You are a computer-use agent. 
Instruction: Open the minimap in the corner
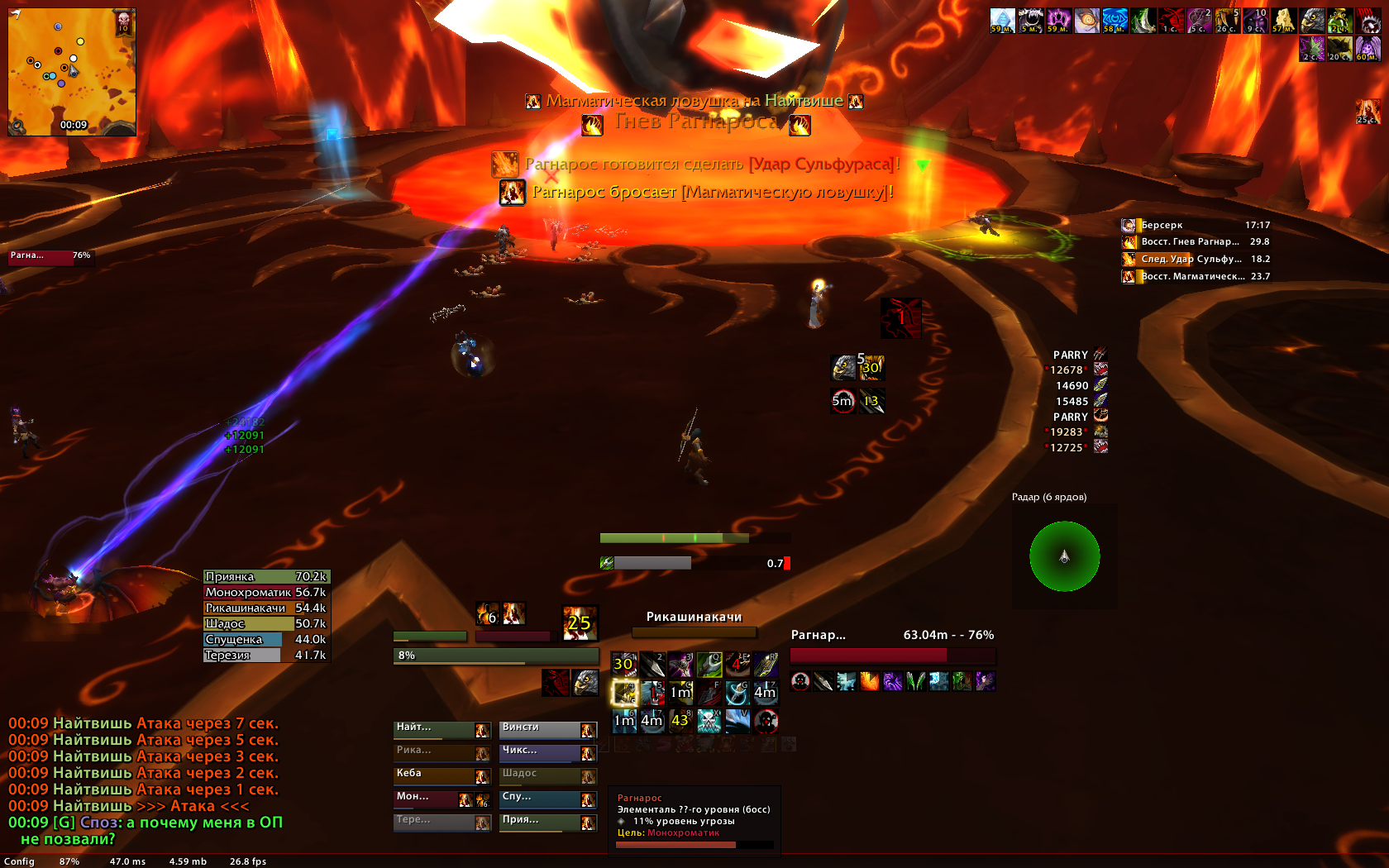(72, 72)
